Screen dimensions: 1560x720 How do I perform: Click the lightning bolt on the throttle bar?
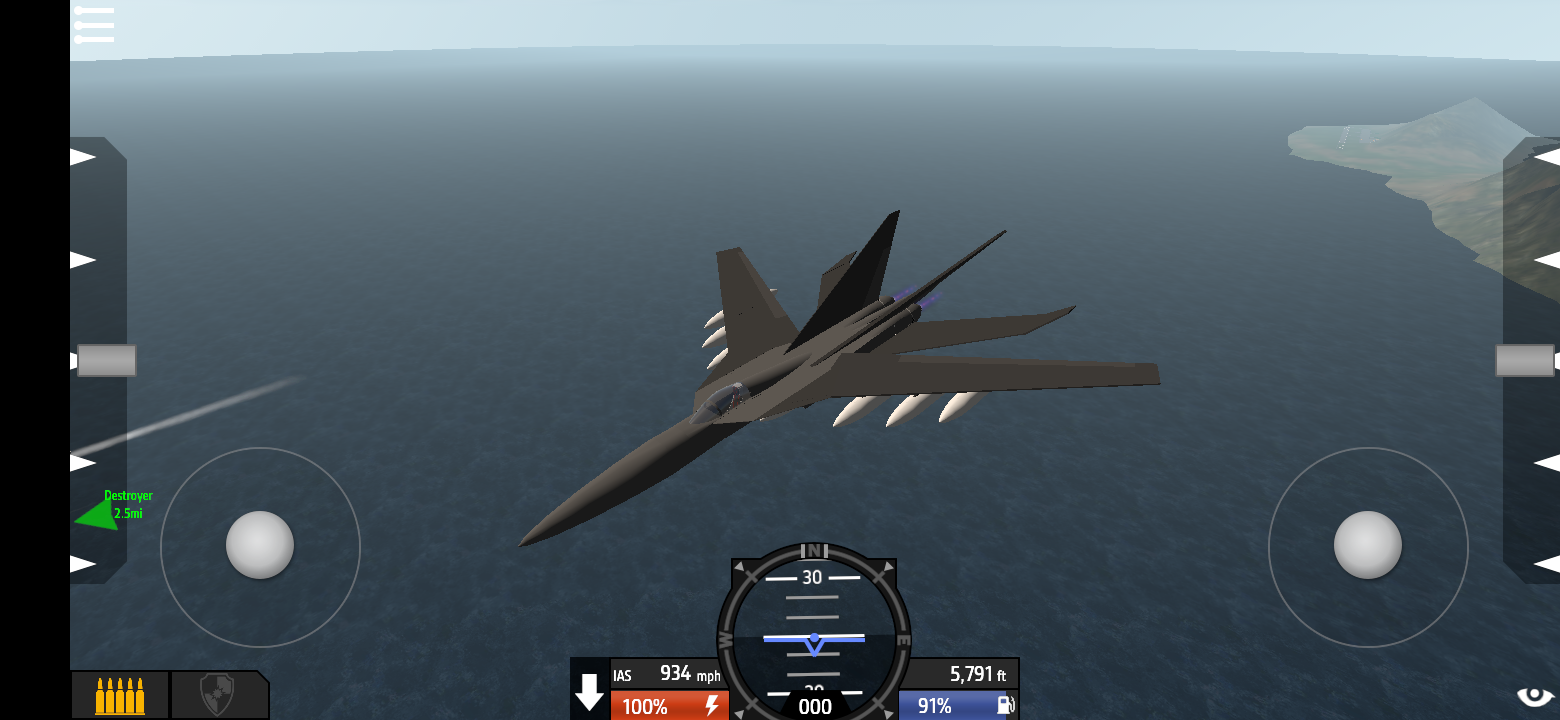point(711,705)
